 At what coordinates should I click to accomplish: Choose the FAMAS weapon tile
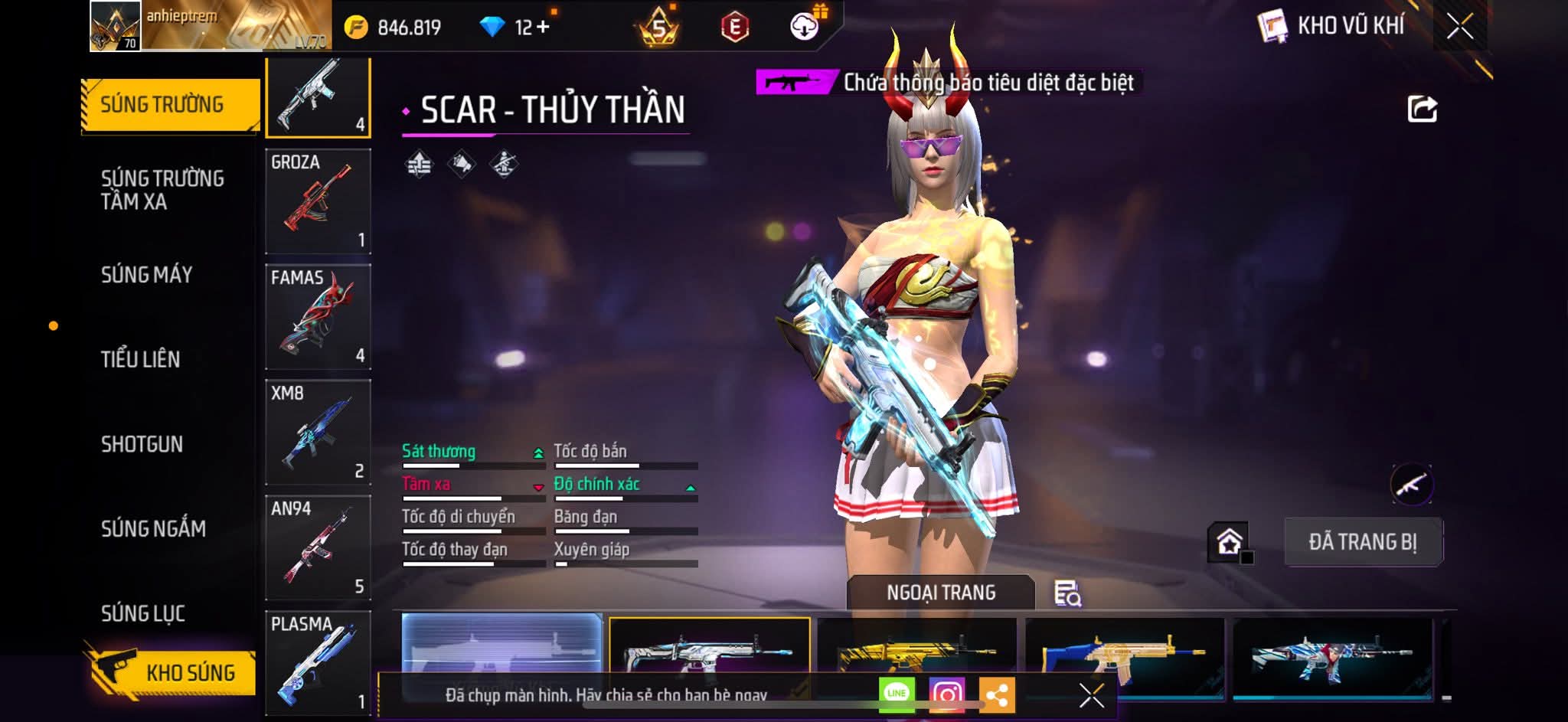tap(318, 317)
